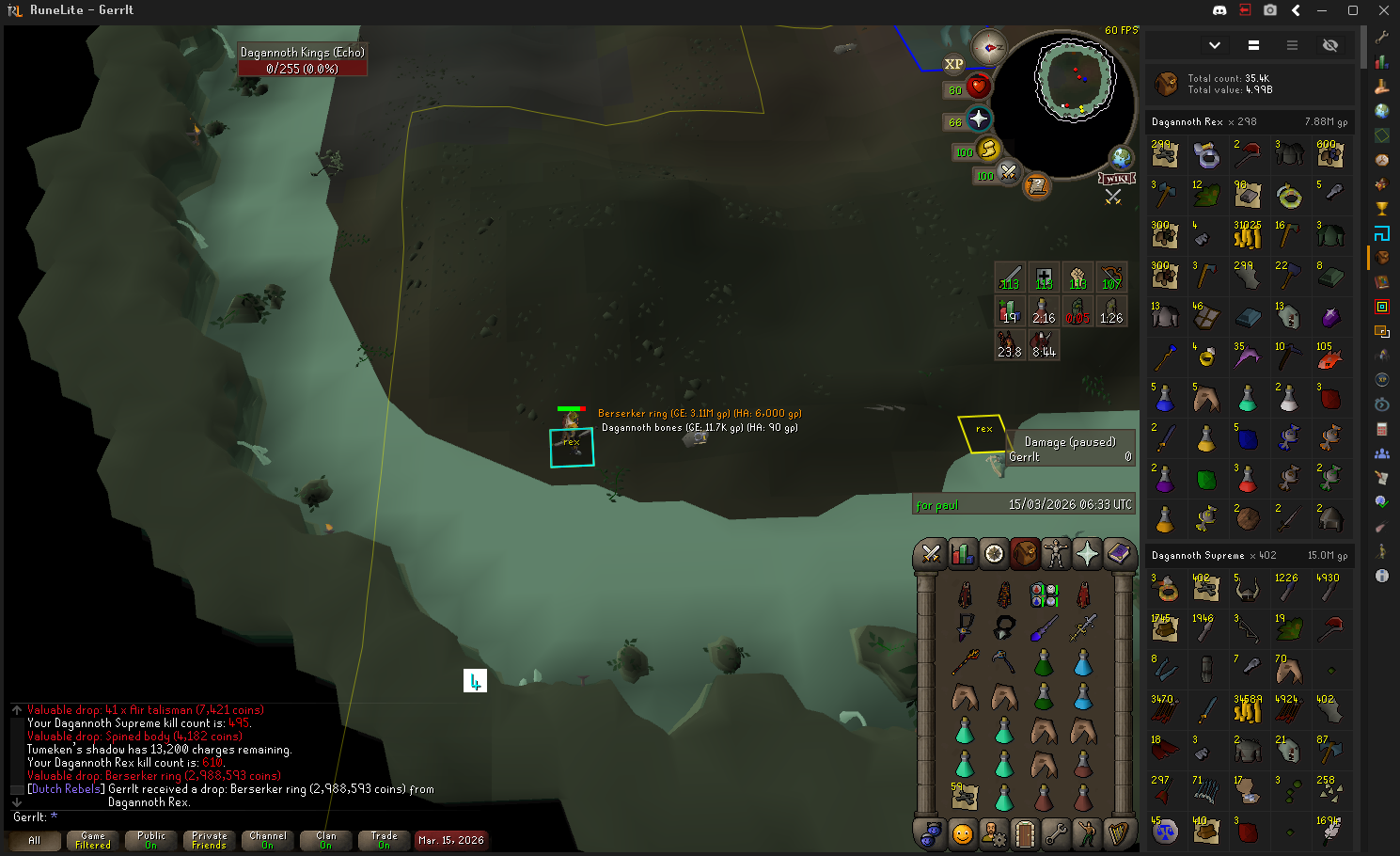
Task: Open the world map globe
Action: click(1121, 157)
